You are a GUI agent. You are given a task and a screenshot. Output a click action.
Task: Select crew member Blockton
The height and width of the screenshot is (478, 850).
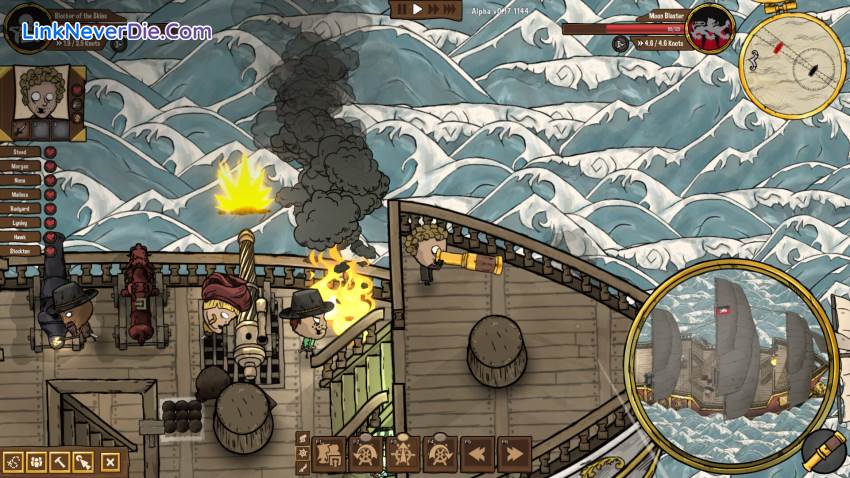[22, 253]
